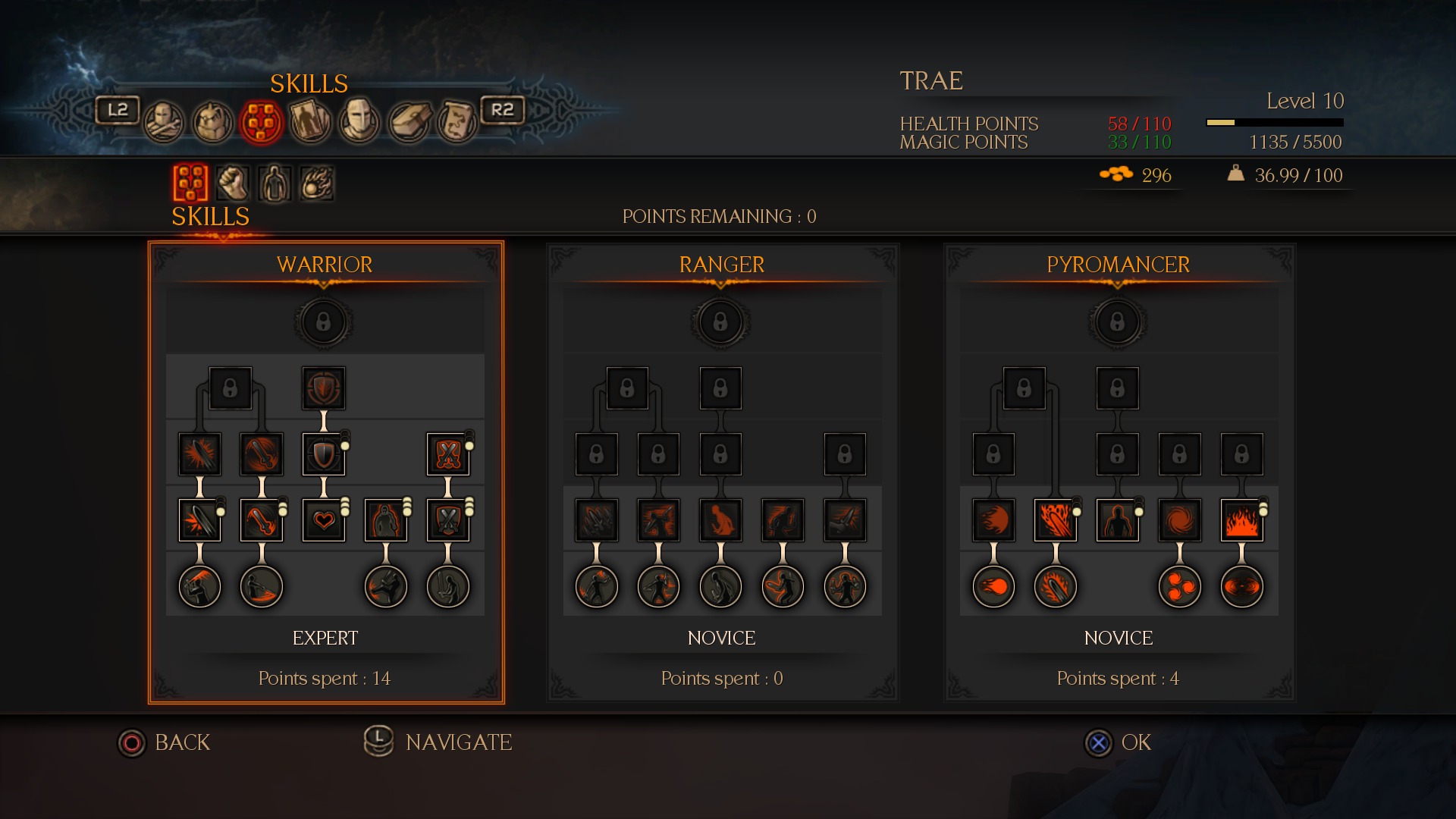Show the map scroll tab
The width and height of the screenshot is (1456, 819).
457,121
